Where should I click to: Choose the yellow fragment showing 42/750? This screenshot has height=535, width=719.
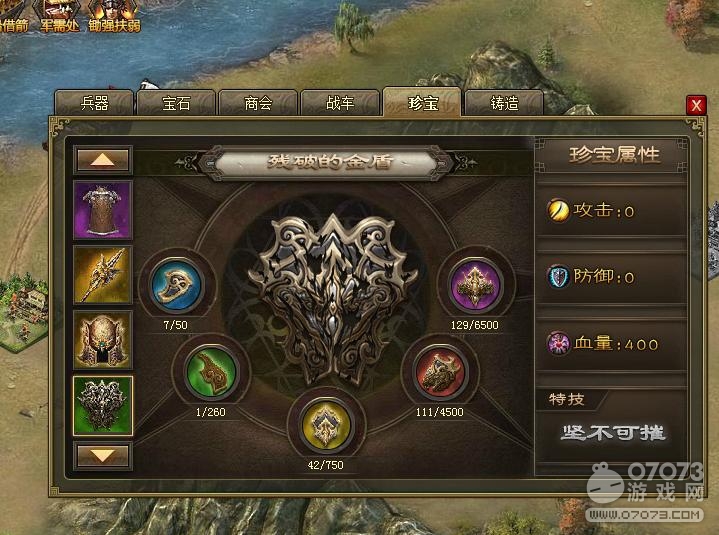coord(327,422)
